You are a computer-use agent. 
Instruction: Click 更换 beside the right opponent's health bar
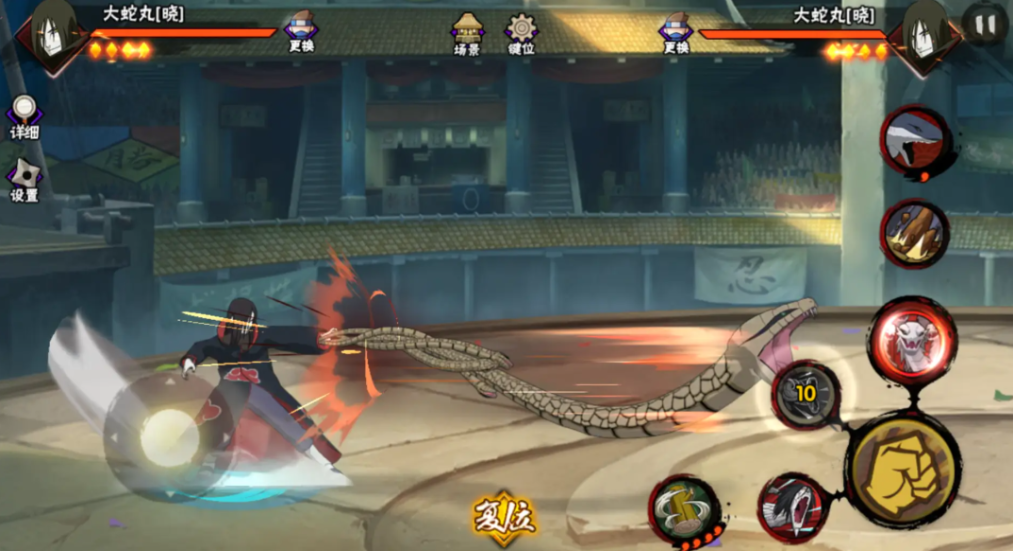point(676,31)
